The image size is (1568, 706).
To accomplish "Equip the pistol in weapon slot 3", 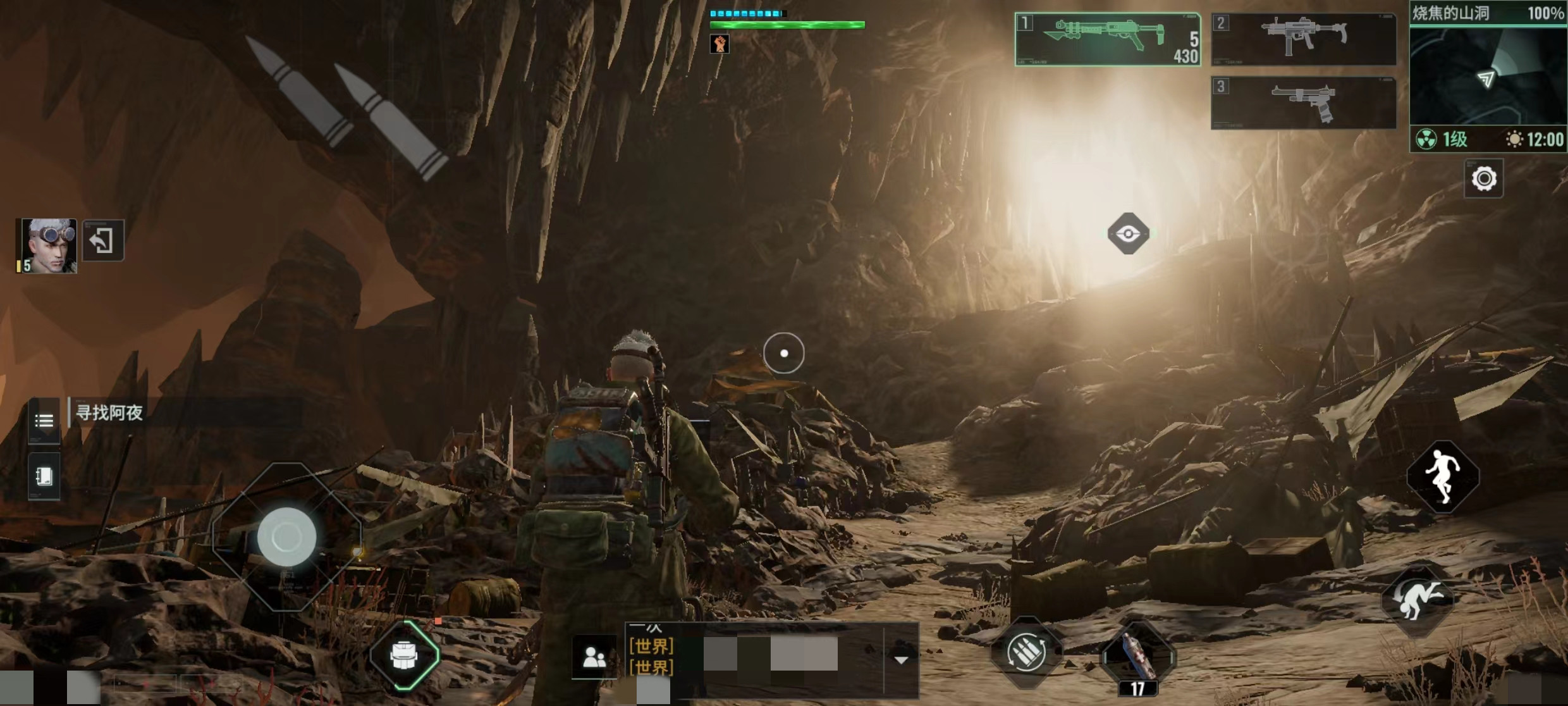I will (x=1303, y=102).
